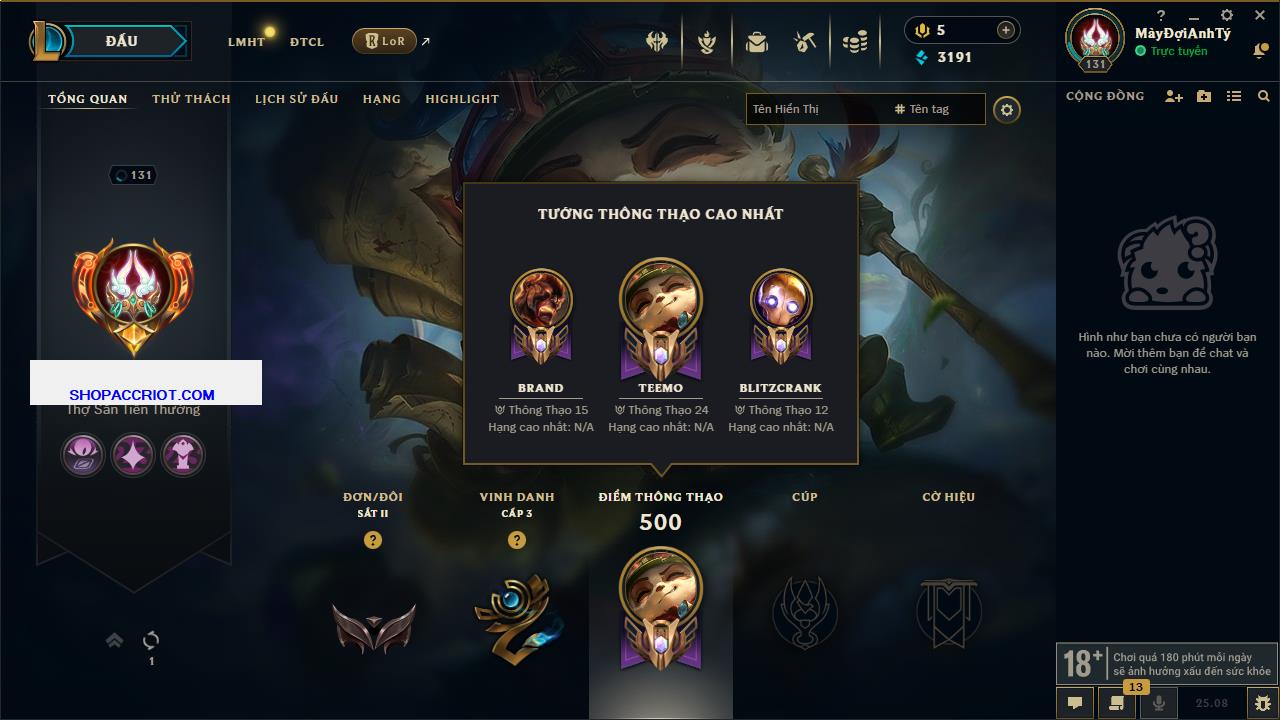Switch to the HẠNG tab
This screenshot has height=720, width=1280.
click(x=381, y=99)
